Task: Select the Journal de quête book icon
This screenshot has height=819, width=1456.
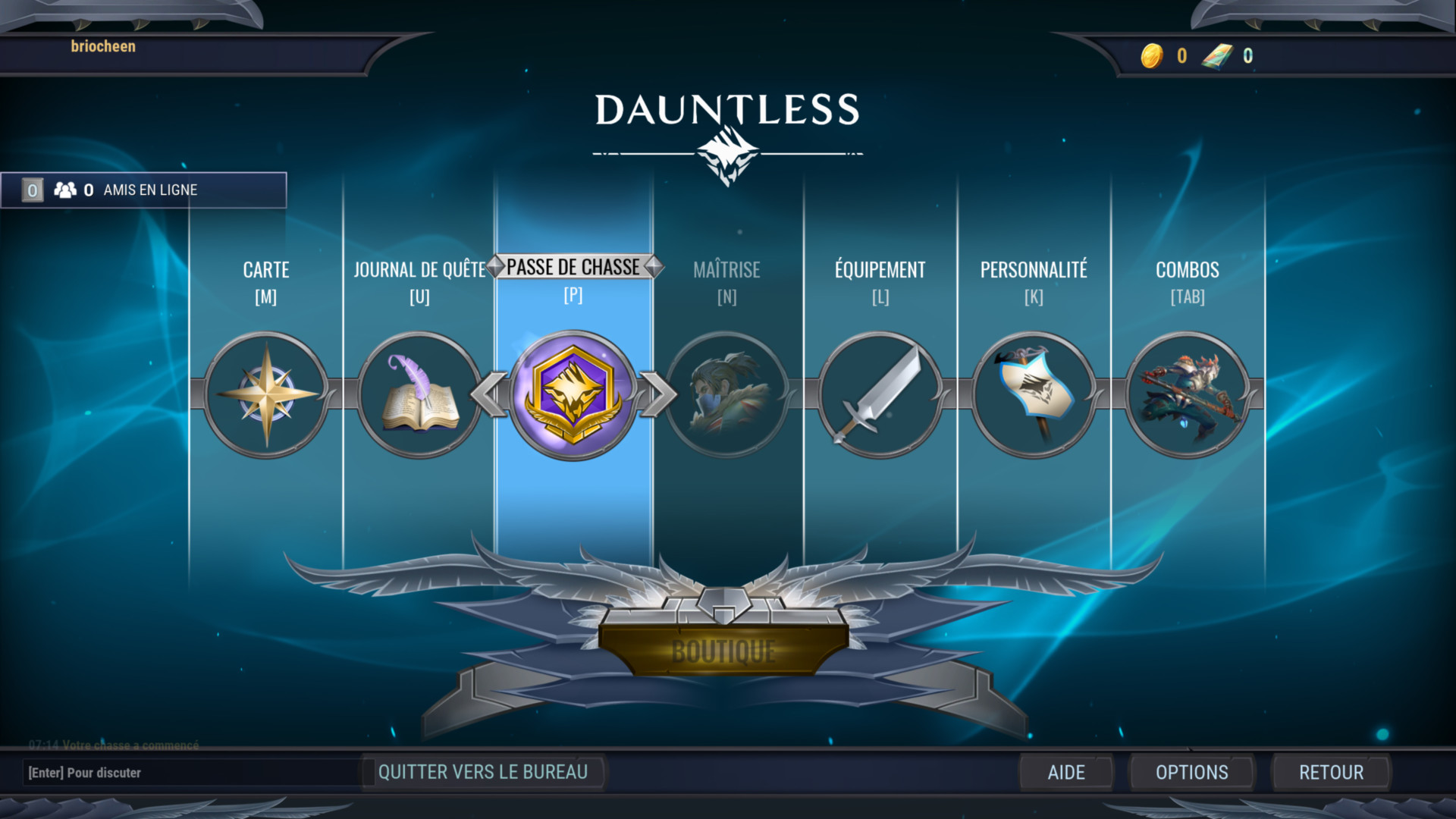Action: pos(418,393)
